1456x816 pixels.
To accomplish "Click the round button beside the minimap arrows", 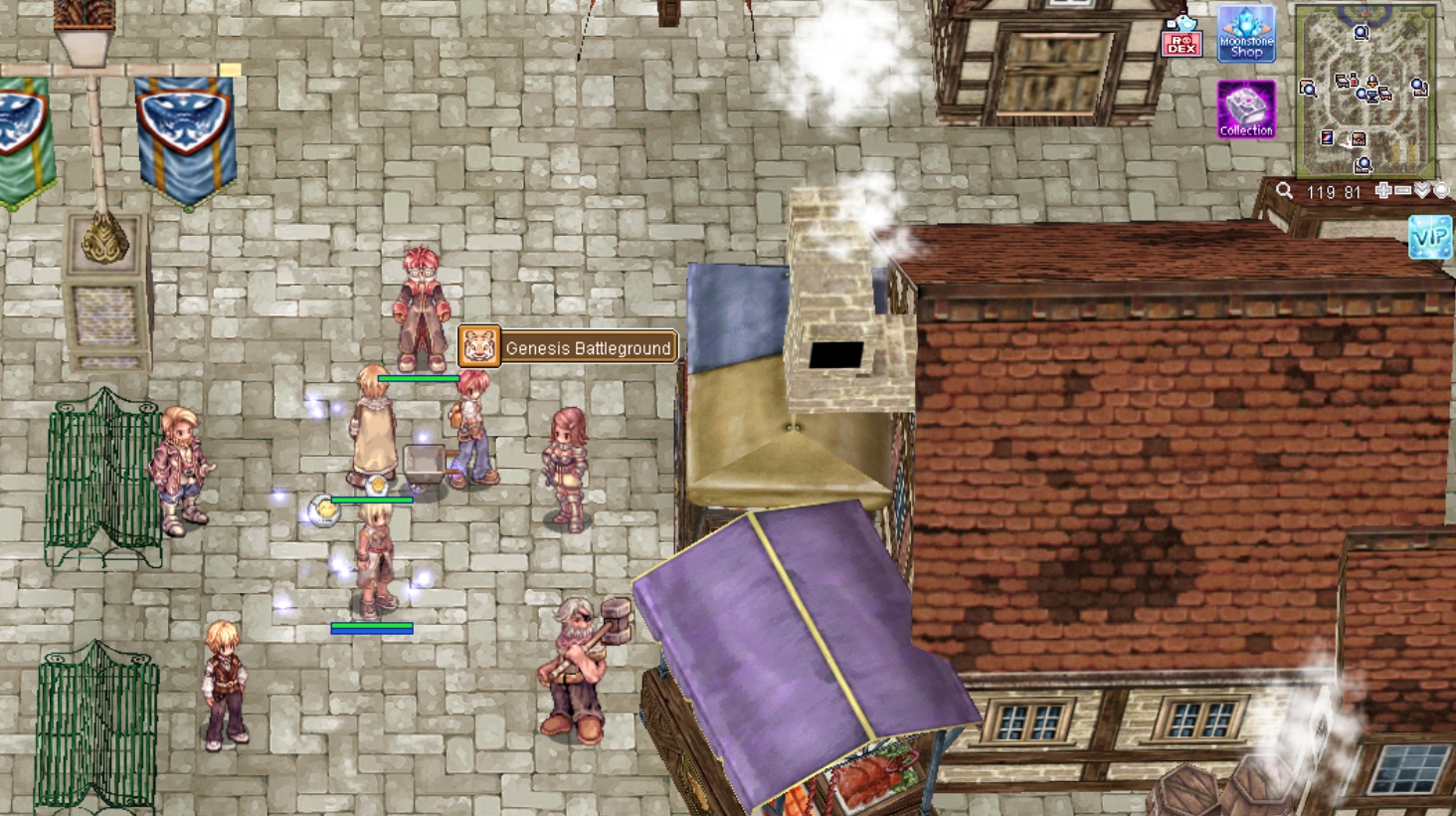I will click(1441, 191).
